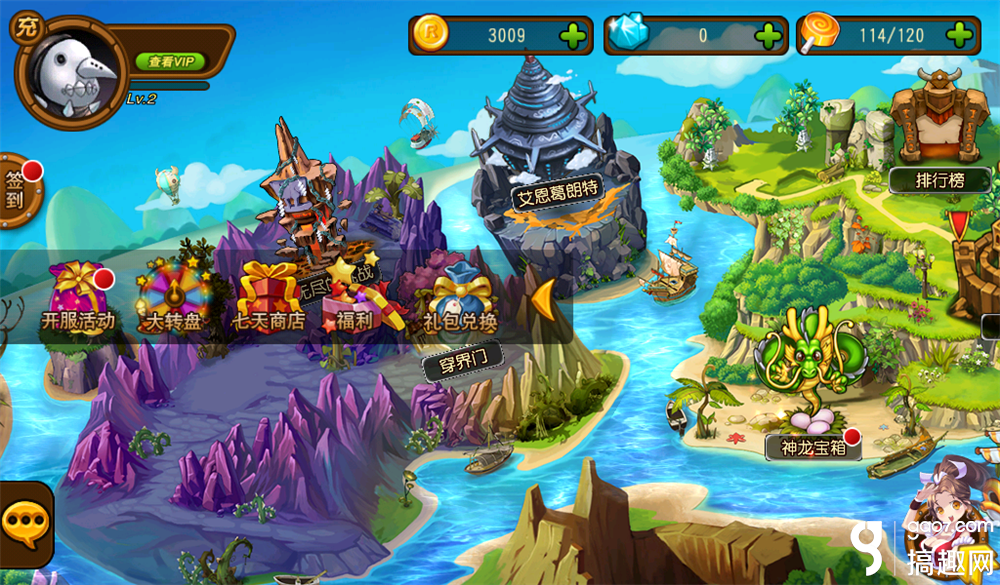This screenshot has height=585, width=1000.
Task: Add more gold coins with plus button
Action: tap(574, 37)
